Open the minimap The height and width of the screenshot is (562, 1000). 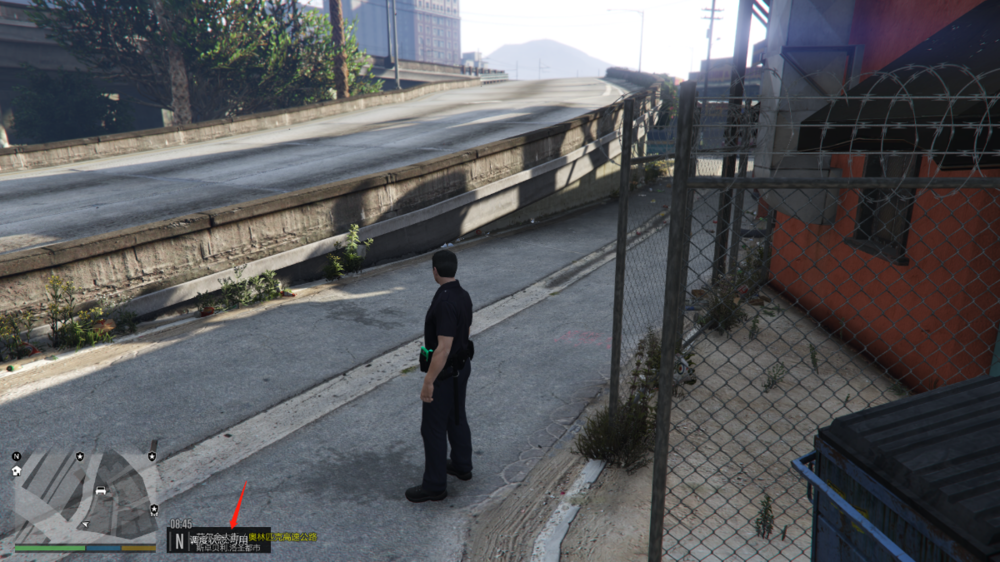tap(84, 496)
